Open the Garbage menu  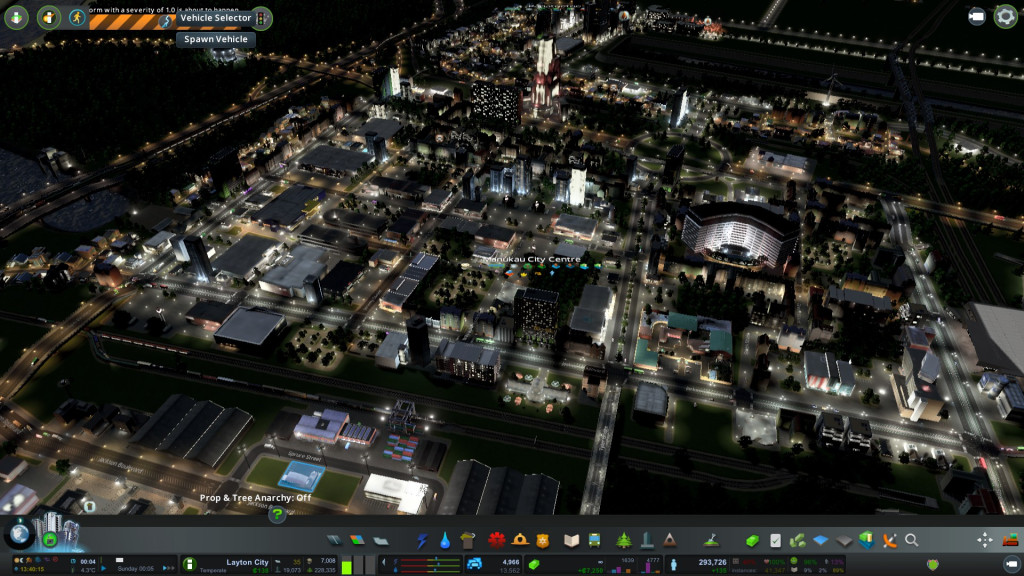[x=467, y=540]
